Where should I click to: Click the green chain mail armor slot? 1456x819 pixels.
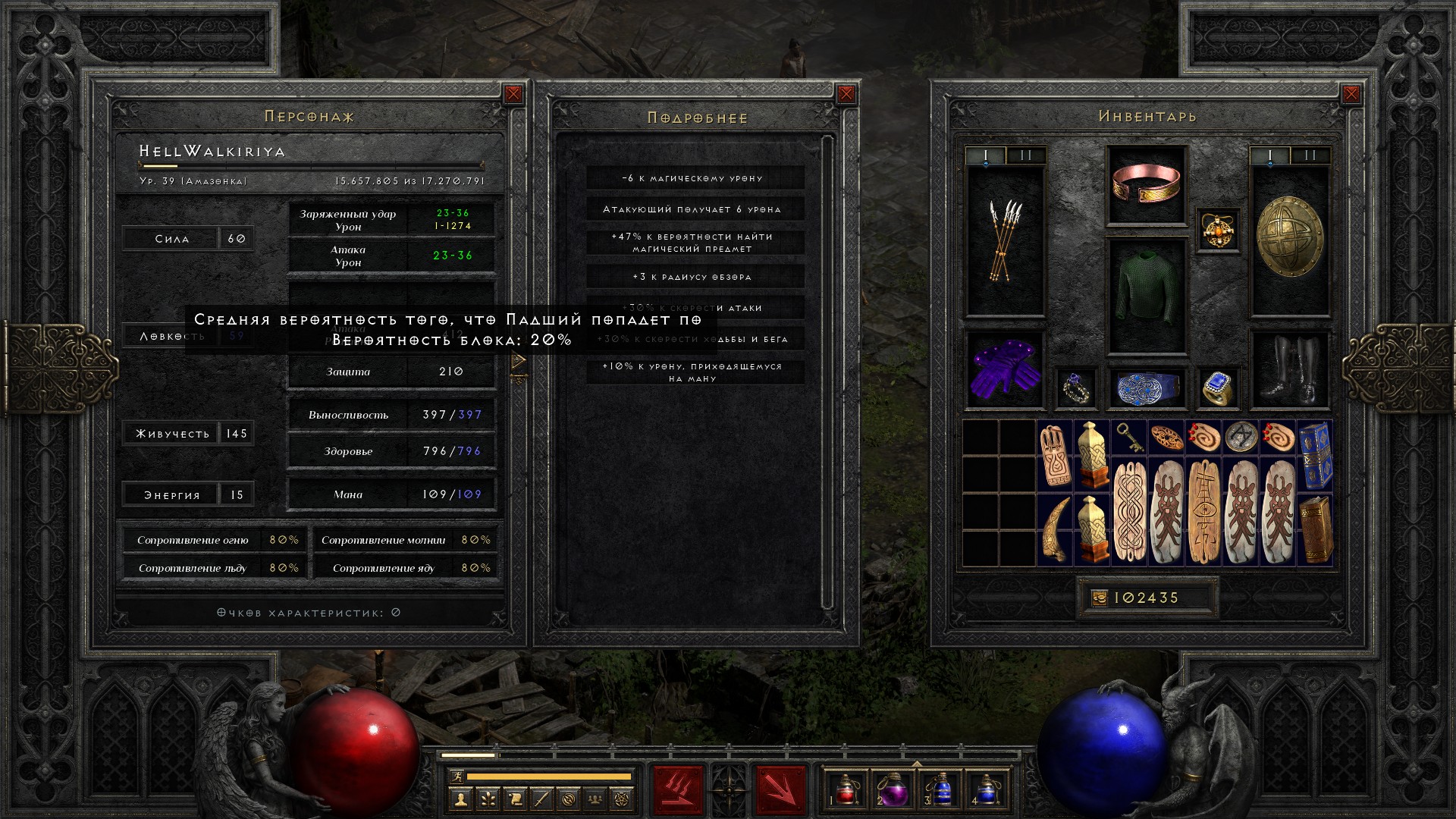(1146, 296)
